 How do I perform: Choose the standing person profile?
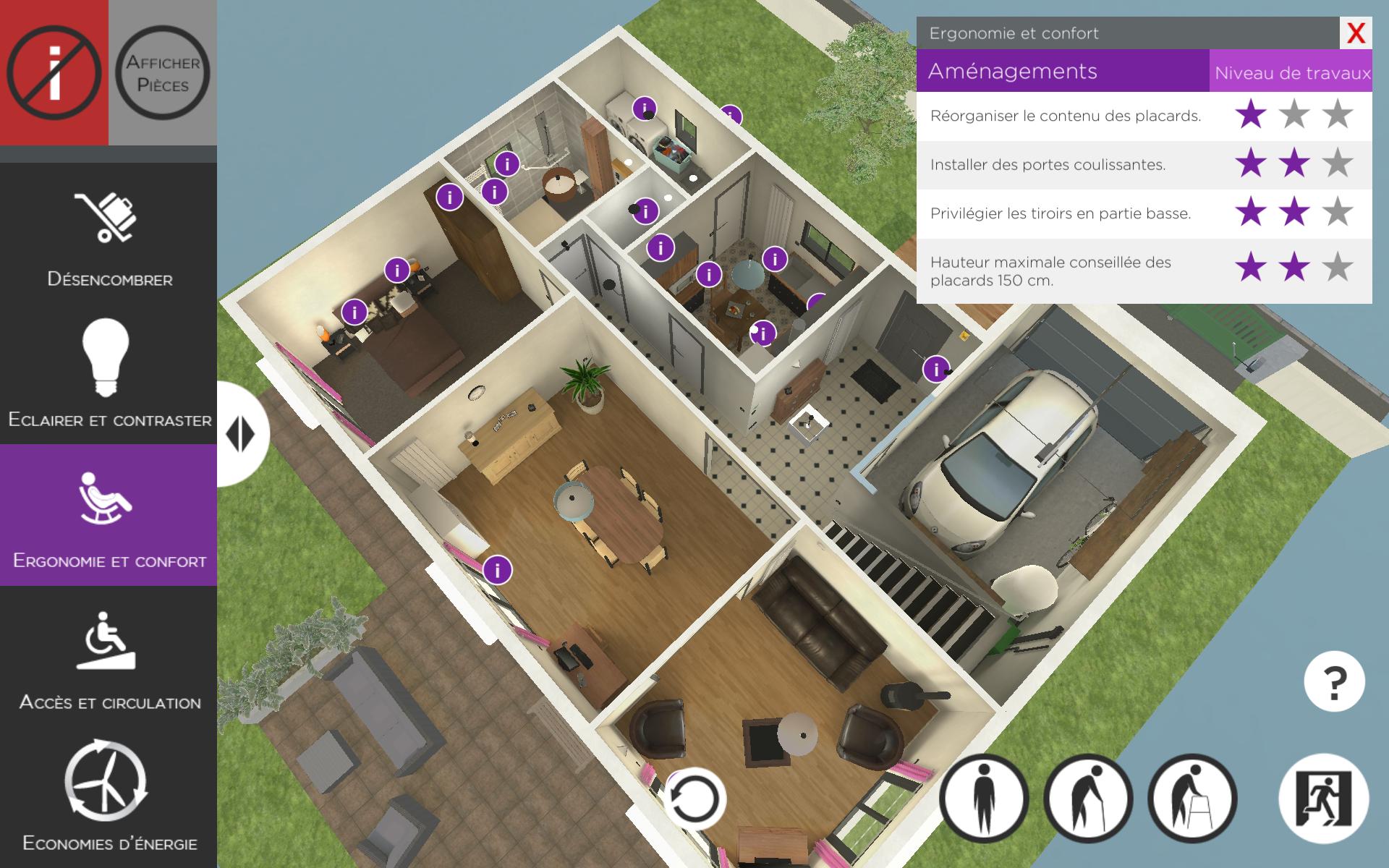tap(984, 799)
